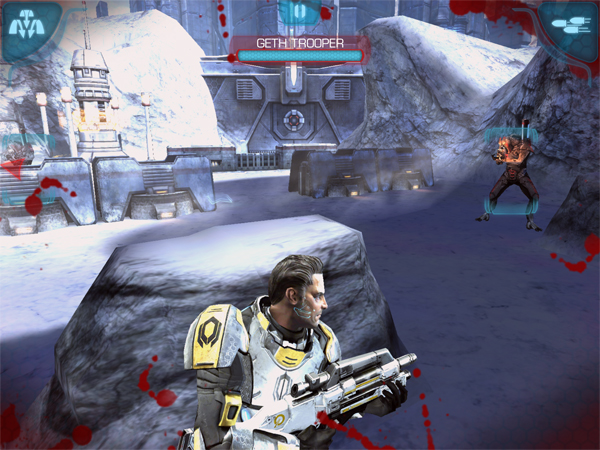600x450 pixels.
Task: Open the powers menu icon
Action: tap(26, 26)
